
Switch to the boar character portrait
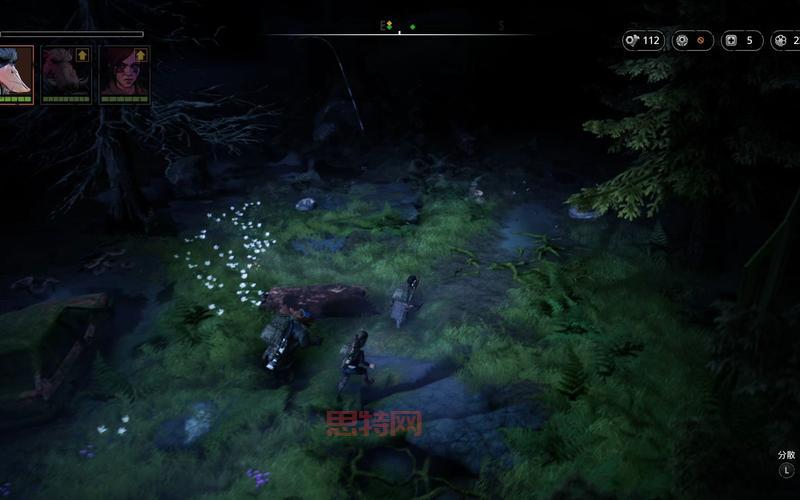pos(66,72)
